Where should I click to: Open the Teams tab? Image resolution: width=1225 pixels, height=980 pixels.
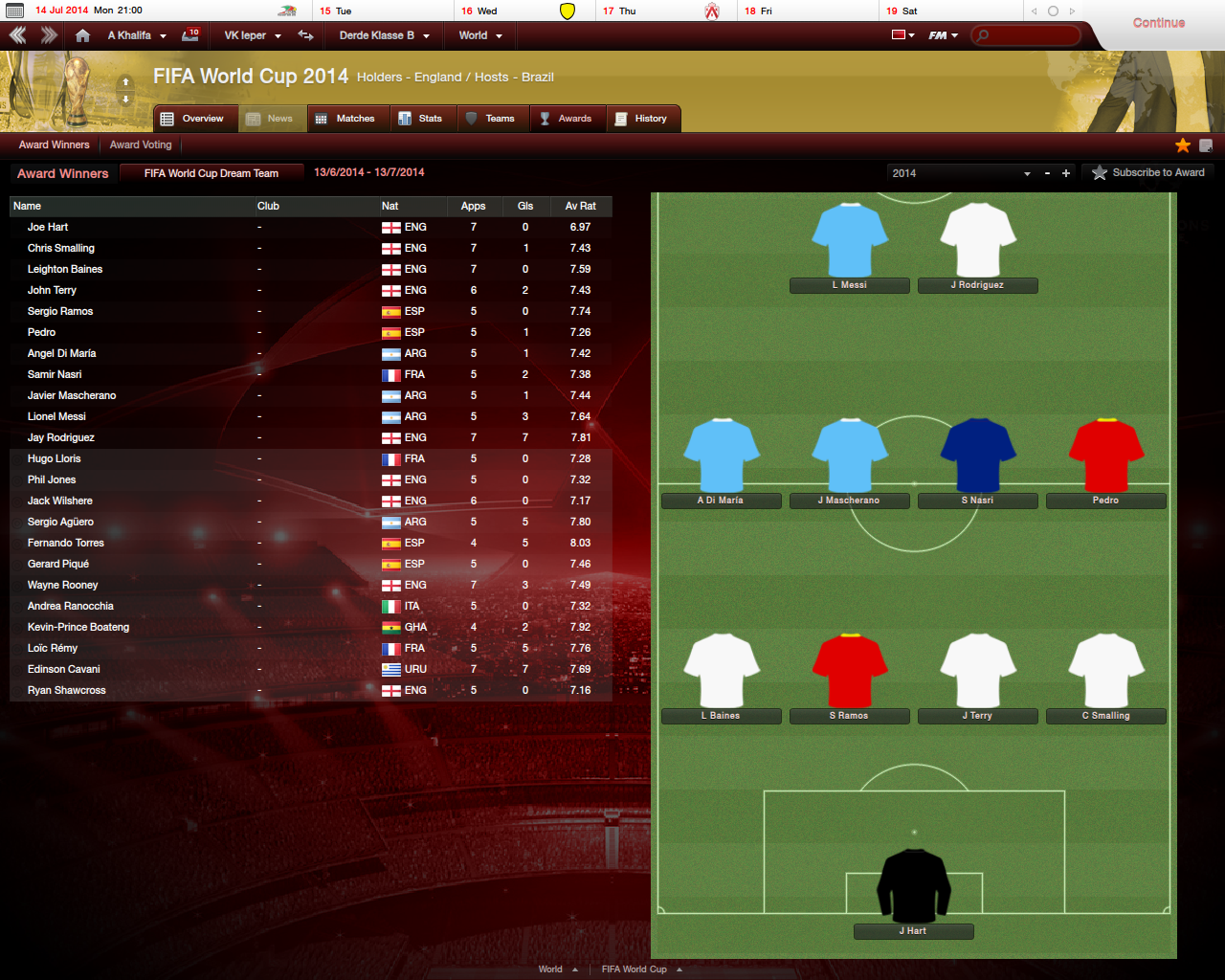coord(490,119)
